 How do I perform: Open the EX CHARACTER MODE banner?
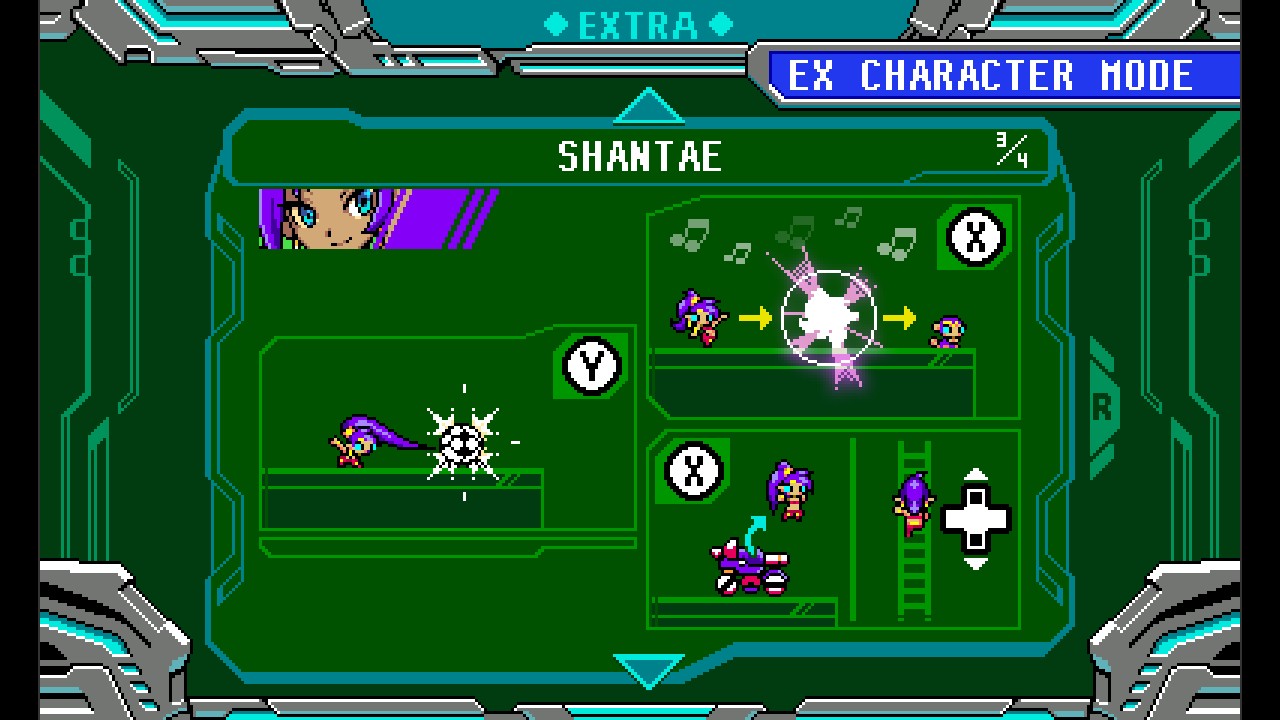point(995,75)
